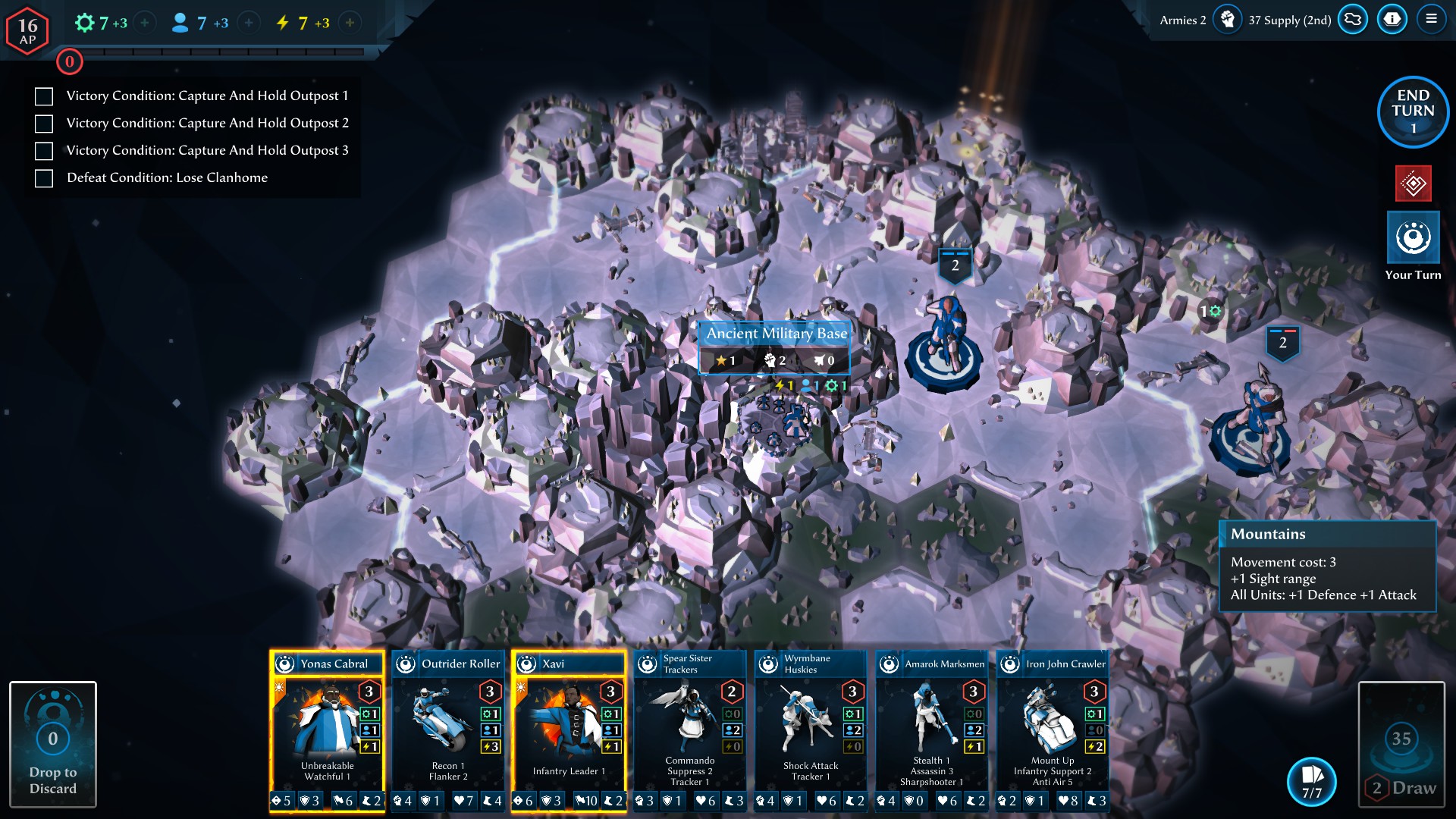
Task: Open the hamburger menu in top right corner
Action: 1432,20
